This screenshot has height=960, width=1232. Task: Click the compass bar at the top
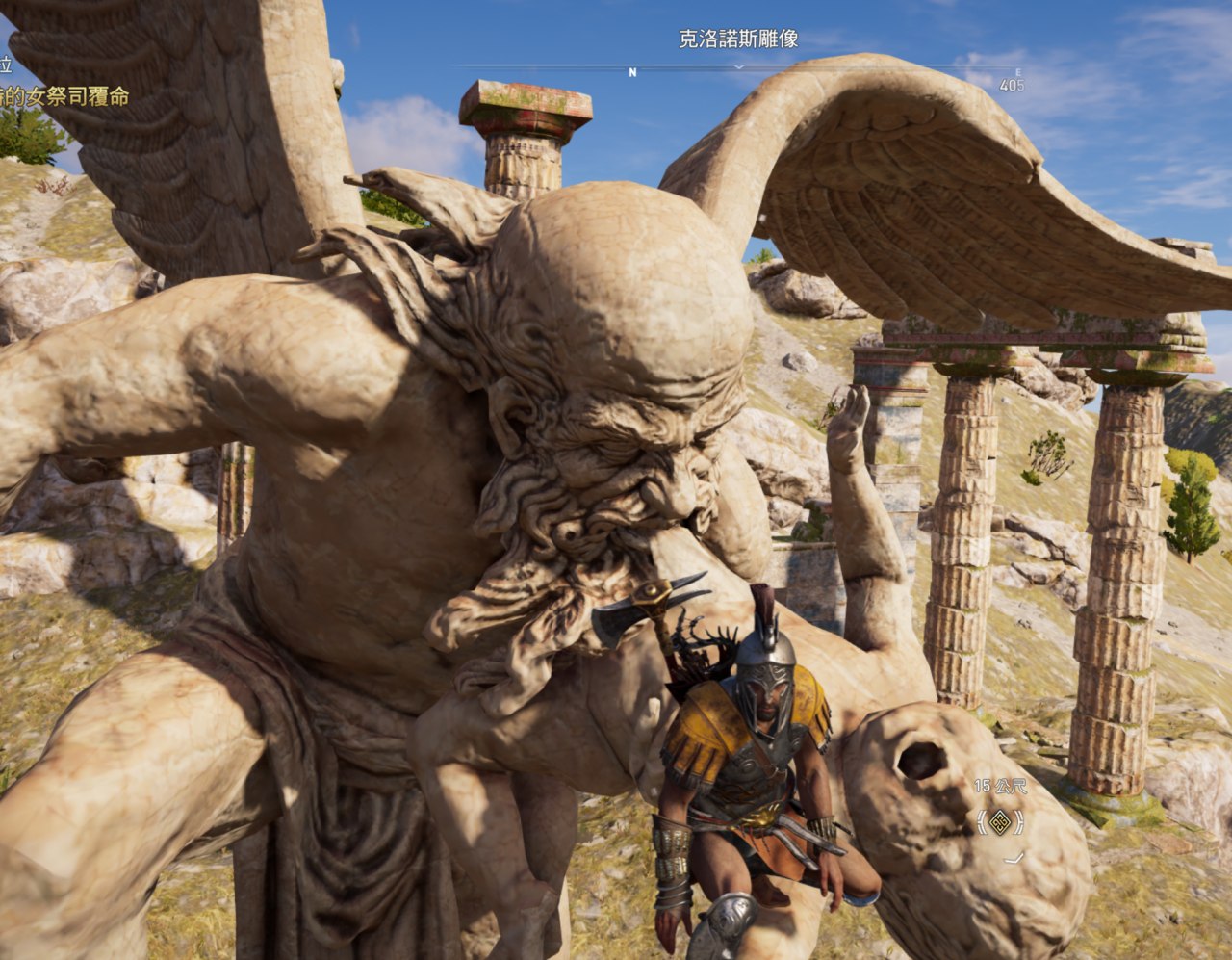(x=737, y=67)
